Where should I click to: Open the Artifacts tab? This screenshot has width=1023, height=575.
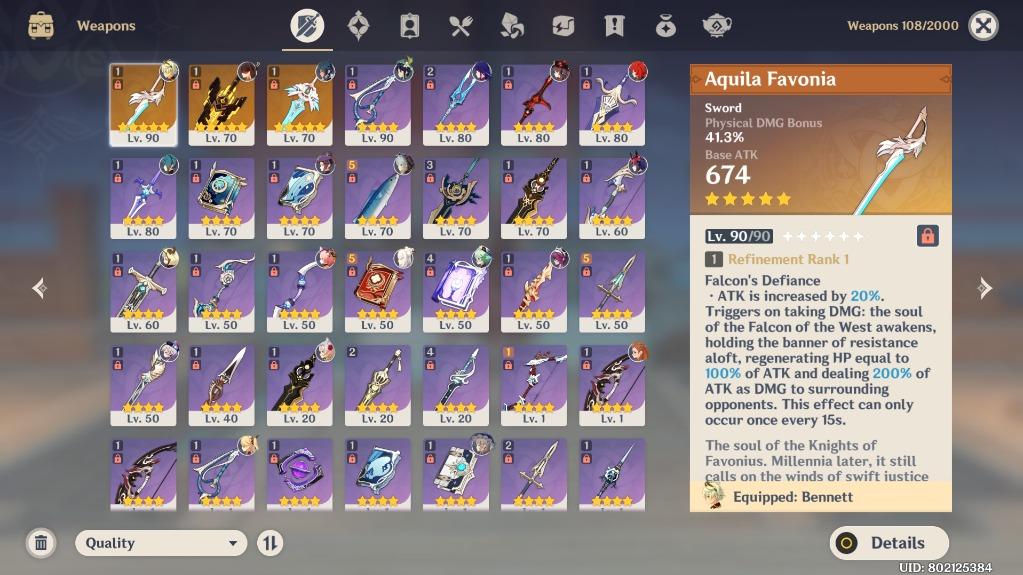coord(358,26)
